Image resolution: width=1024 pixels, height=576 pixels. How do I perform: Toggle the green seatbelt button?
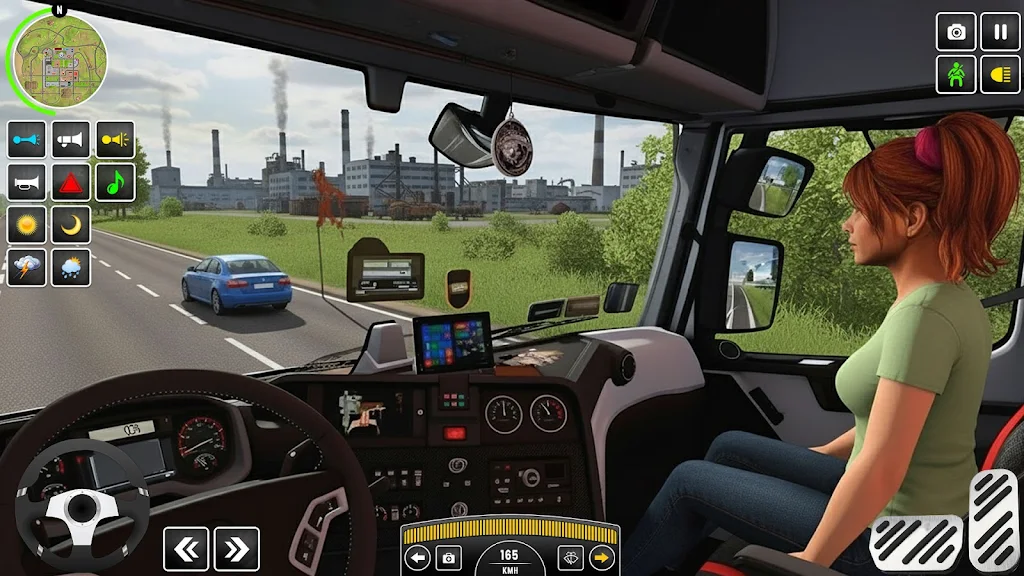955,75
